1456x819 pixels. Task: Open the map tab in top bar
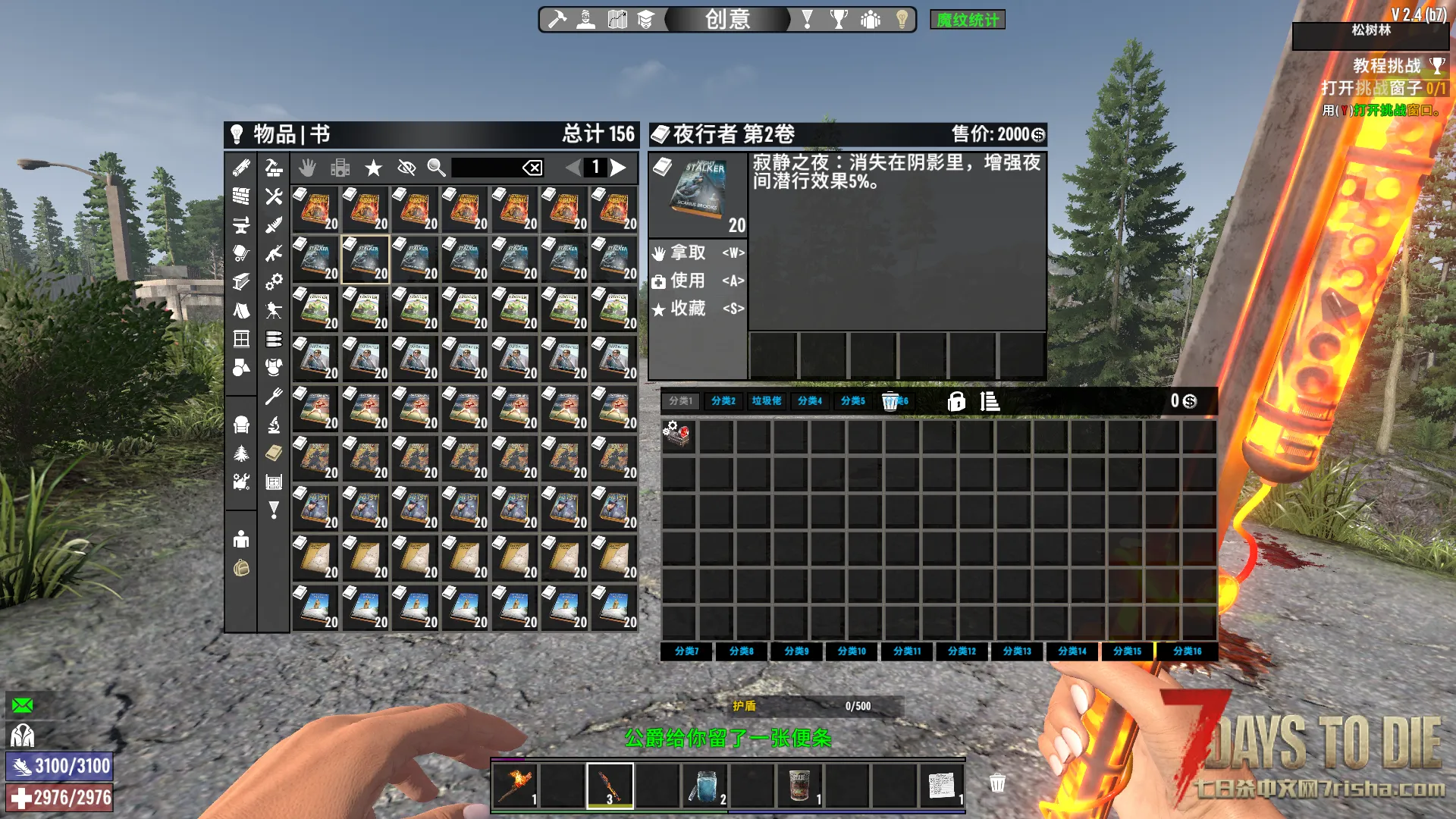(x=617, y=19)
